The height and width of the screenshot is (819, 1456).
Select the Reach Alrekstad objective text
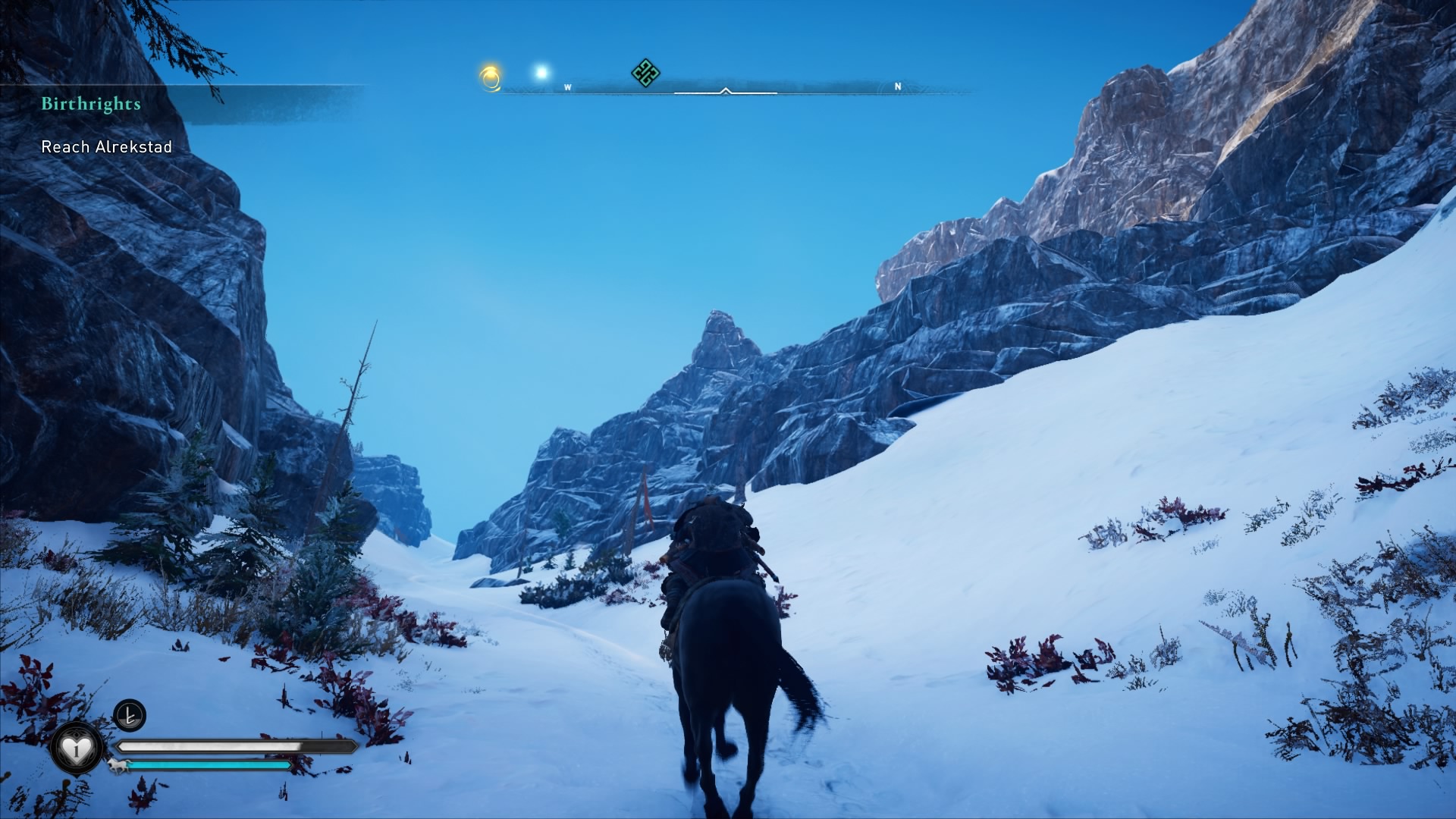pyautogui.click(x=108, y=149)
